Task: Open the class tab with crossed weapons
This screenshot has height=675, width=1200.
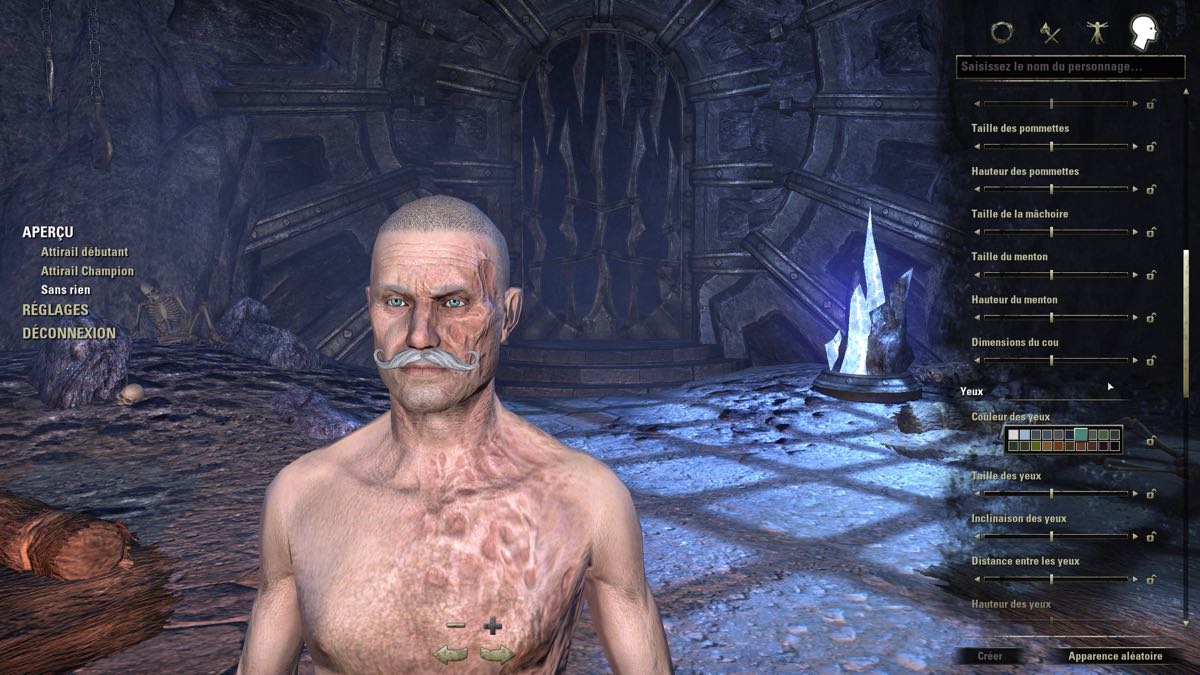Action: click(x=1049, y=32)
